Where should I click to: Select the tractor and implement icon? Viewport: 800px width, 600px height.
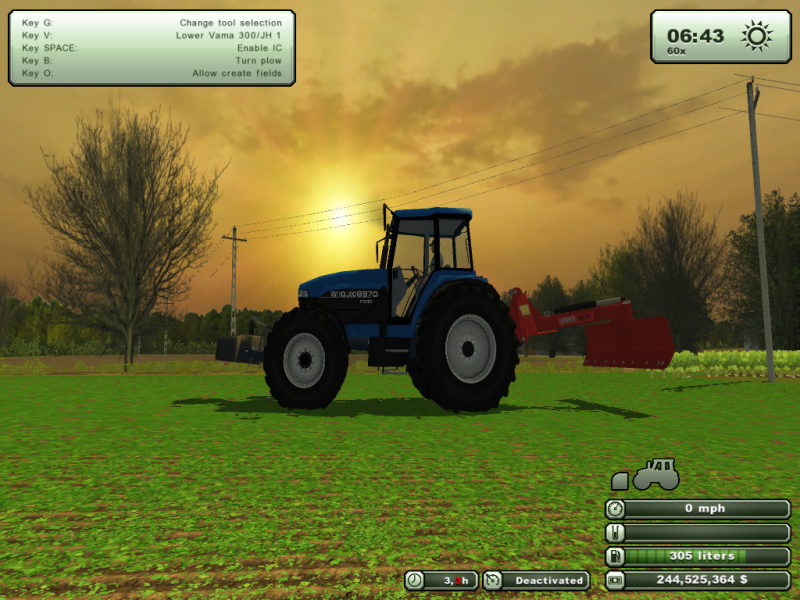[x=647, y=475]
